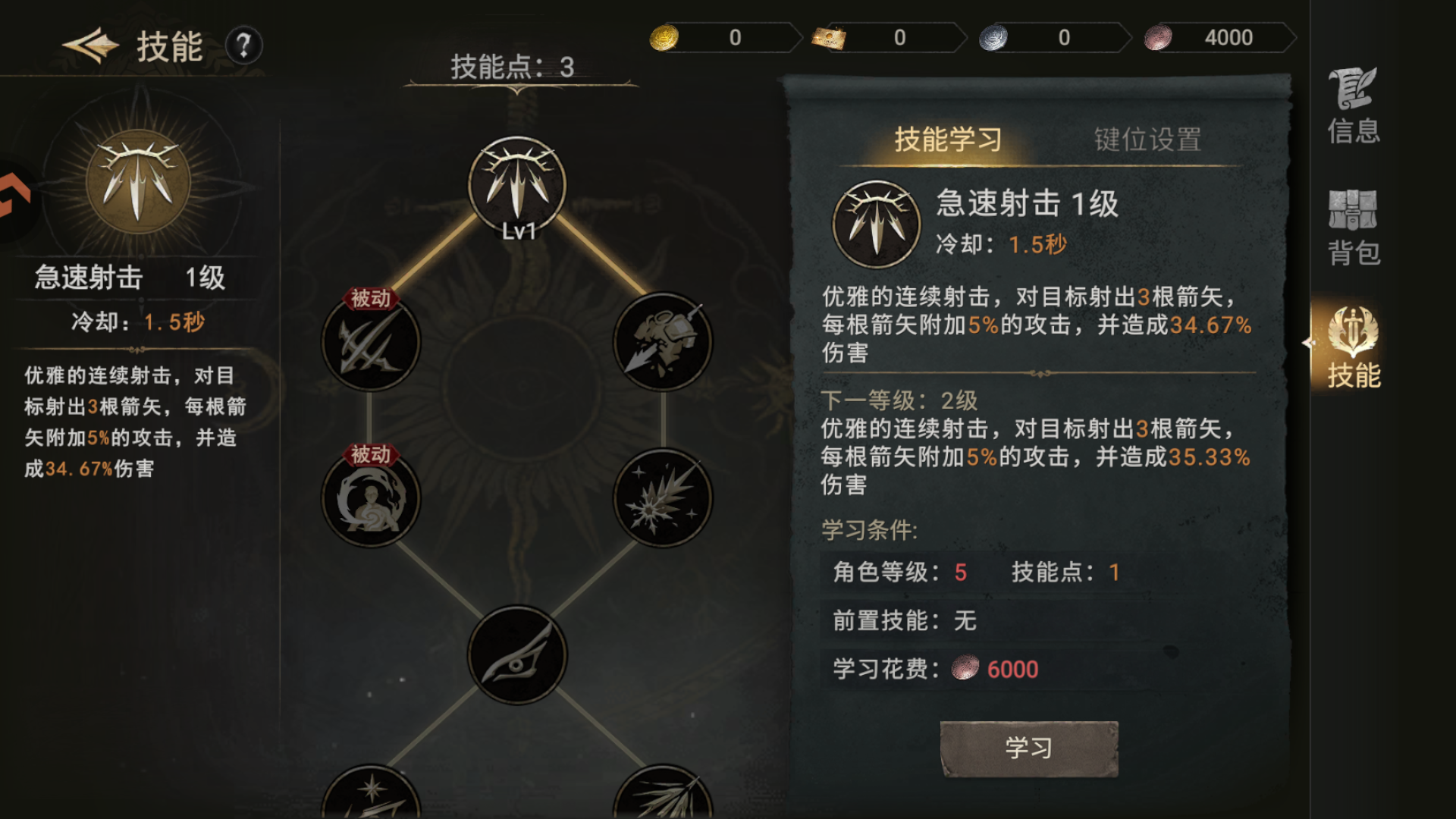1456x819 pixels.
Task: Switch to the 技能学习 tab
Action: pyautogui.click(x=948, y=140)
